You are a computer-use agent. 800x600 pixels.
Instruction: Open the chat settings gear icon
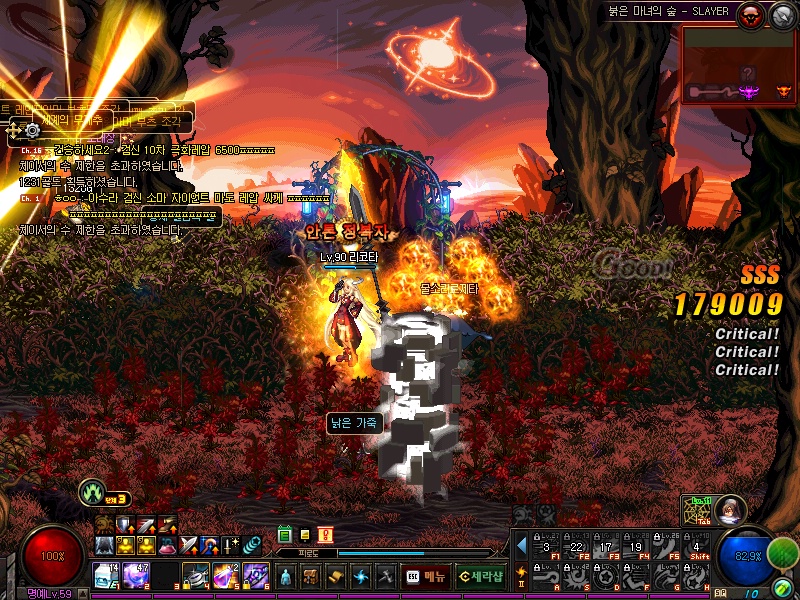[x=33, y=129]
